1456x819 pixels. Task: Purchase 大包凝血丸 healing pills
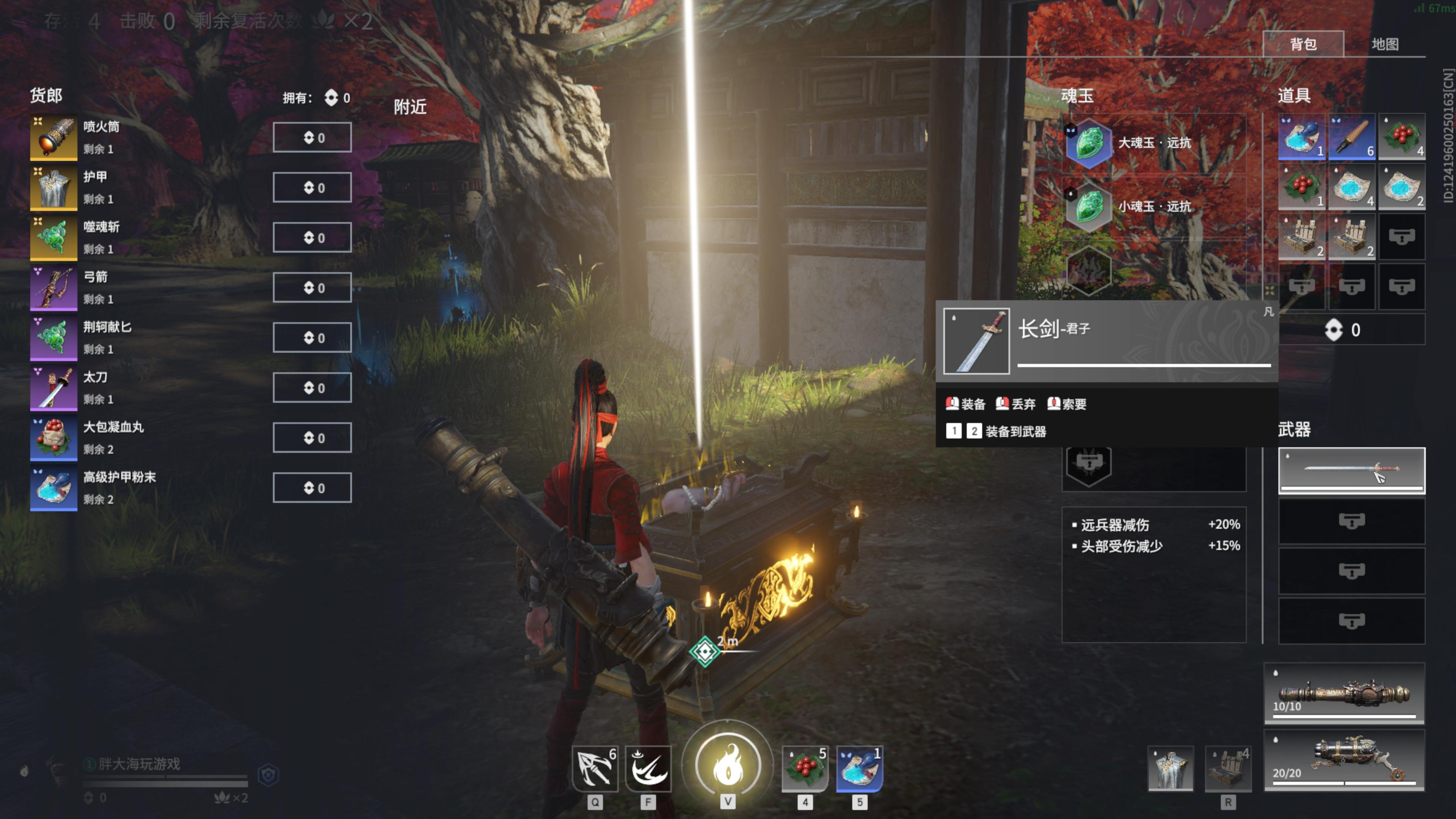click(312, 438)
